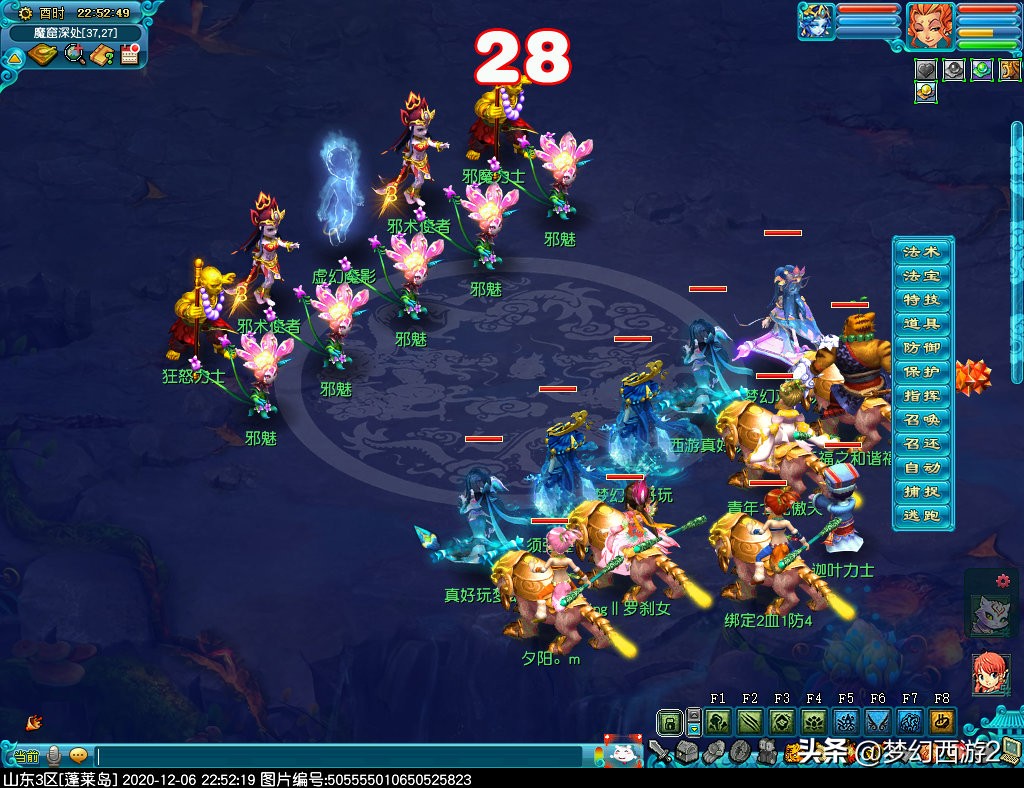The height and width of the screenshot is (788, 1024).
Task: Open the 法术 spell menu
Action: [922, 251]
